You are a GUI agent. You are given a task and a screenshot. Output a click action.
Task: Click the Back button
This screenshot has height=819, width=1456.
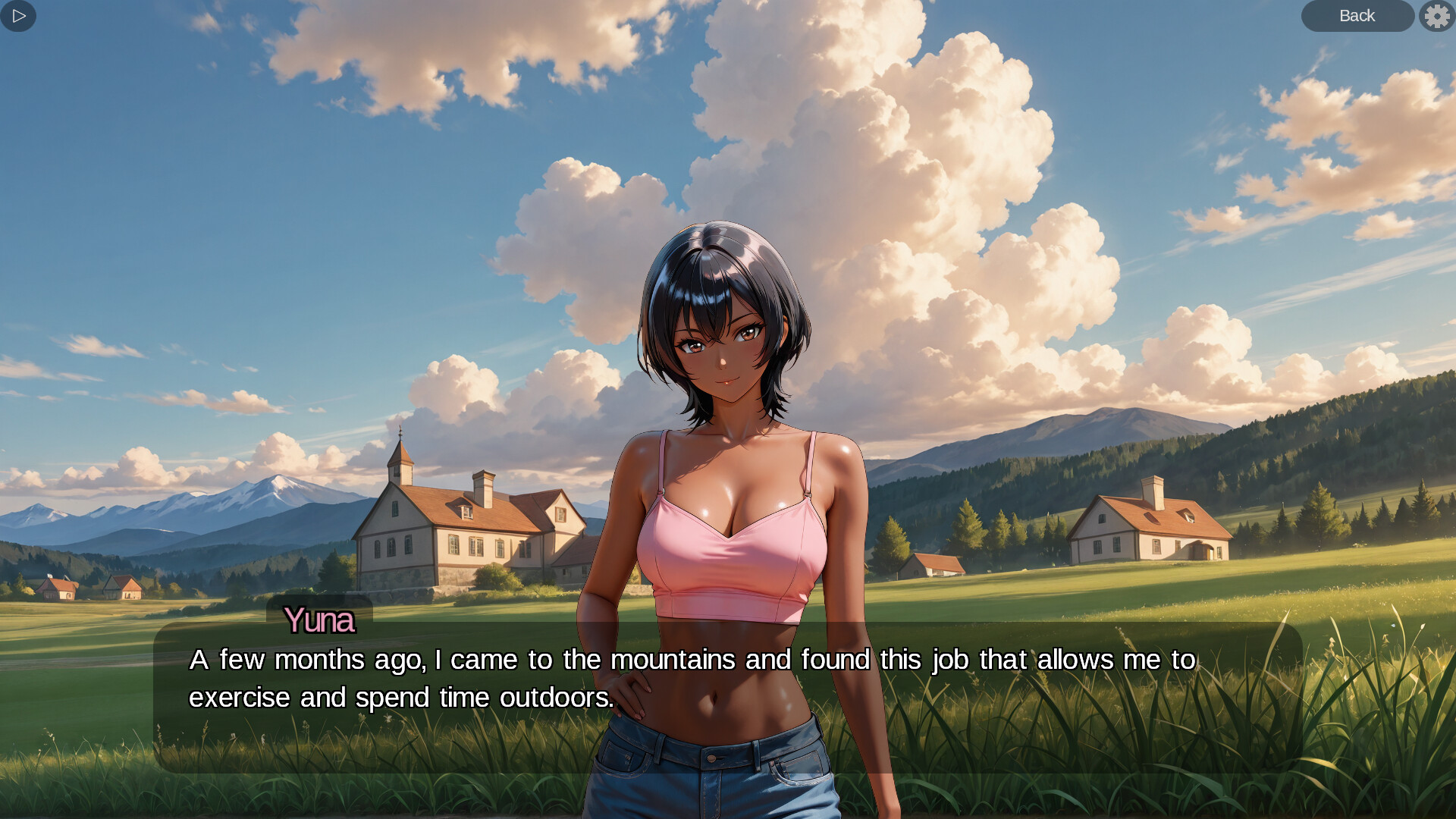point(1357,16)
